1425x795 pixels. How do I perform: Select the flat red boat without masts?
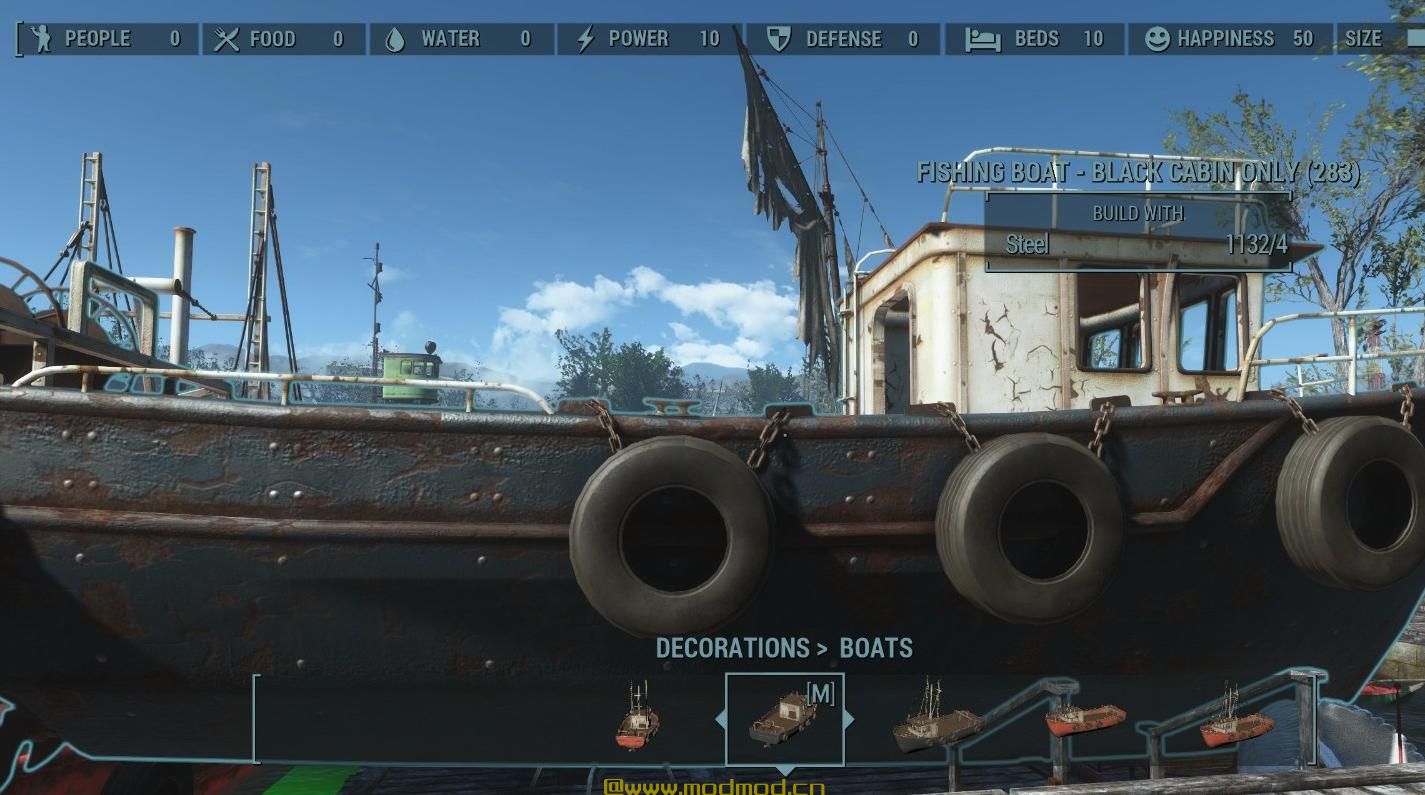pyautogui.click(x=1085, y=718)
